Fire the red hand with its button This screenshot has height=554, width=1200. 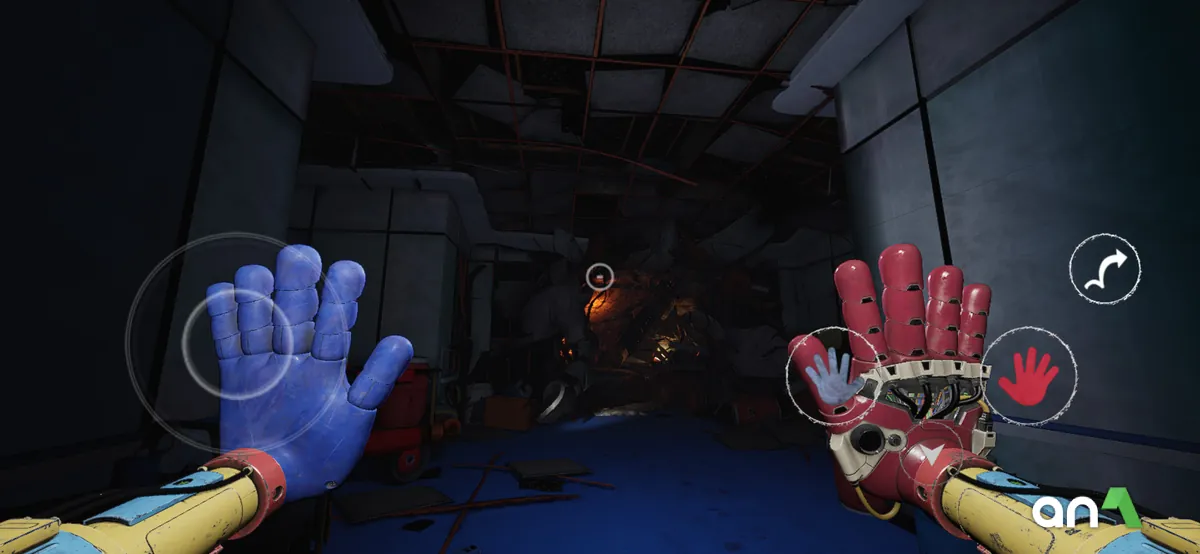click(1029, 375)
